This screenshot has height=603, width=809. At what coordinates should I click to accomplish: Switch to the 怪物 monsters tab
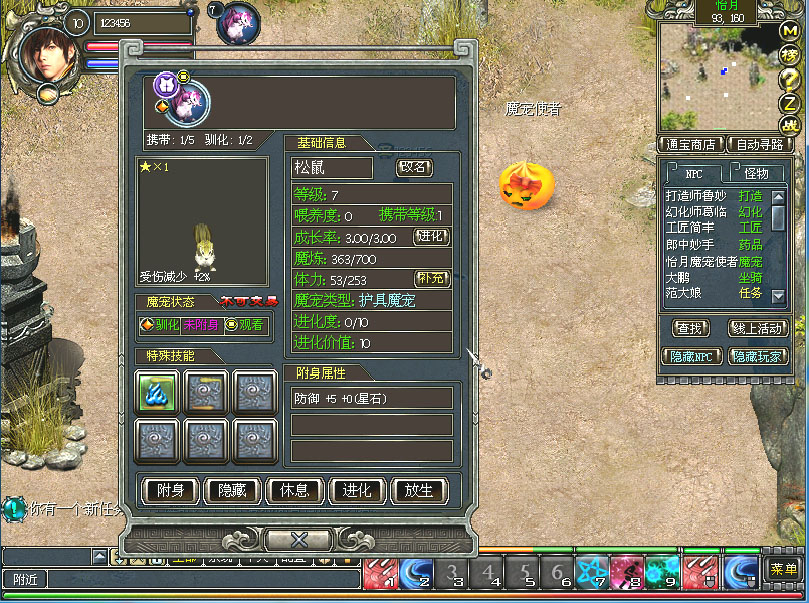pyautogui.click(x=757, y=173)
